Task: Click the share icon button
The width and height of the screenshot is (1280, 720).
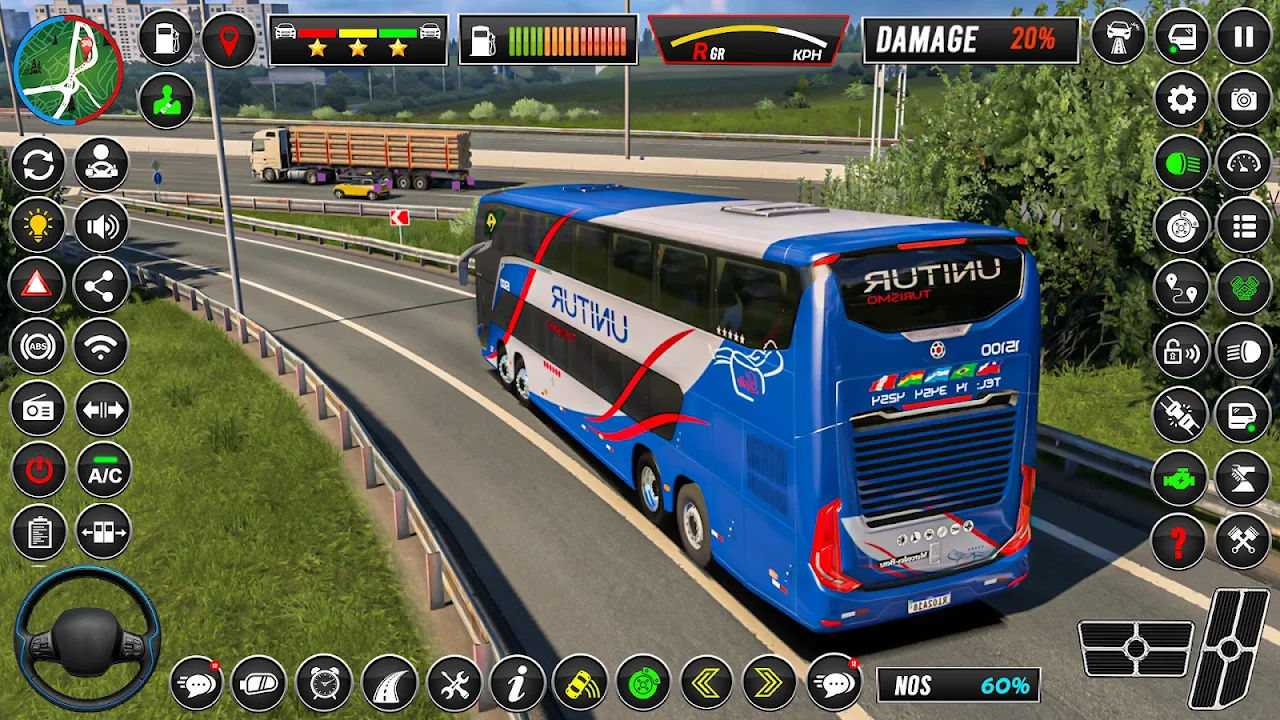Action: point(102,286)
